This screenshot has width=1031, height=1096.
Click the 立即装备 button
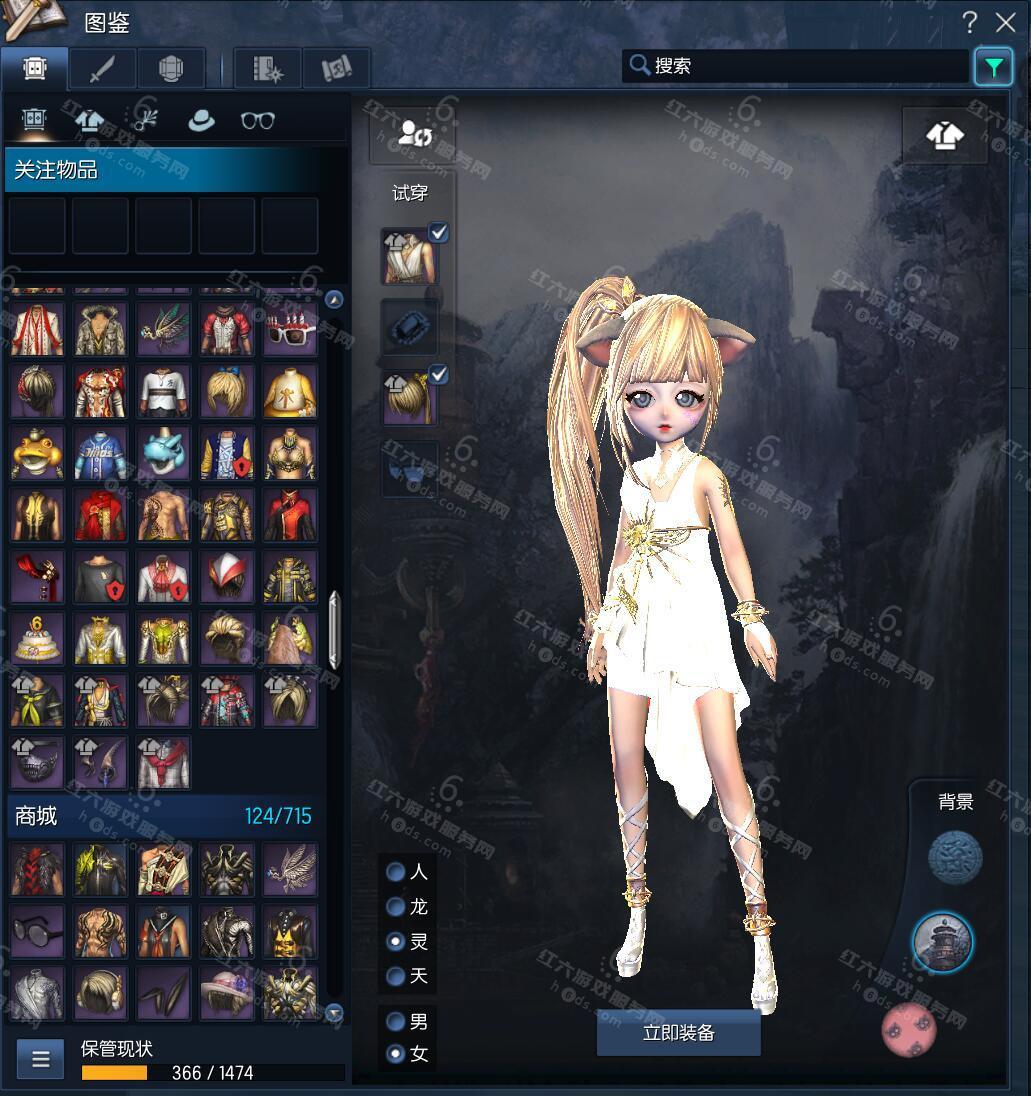pyautogui.click(x=678, y=1033)
